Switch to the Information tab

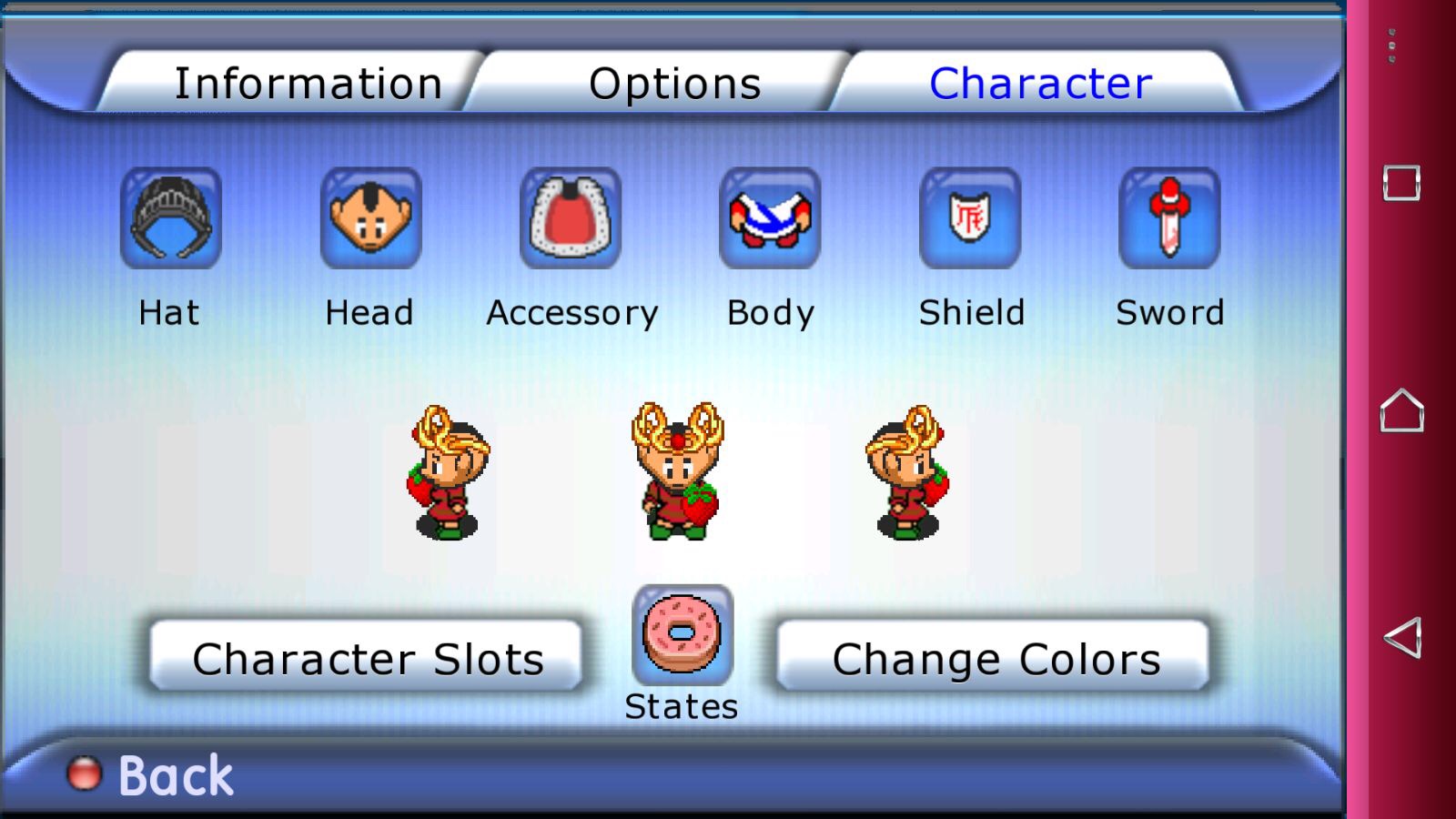tap(308, 84)
